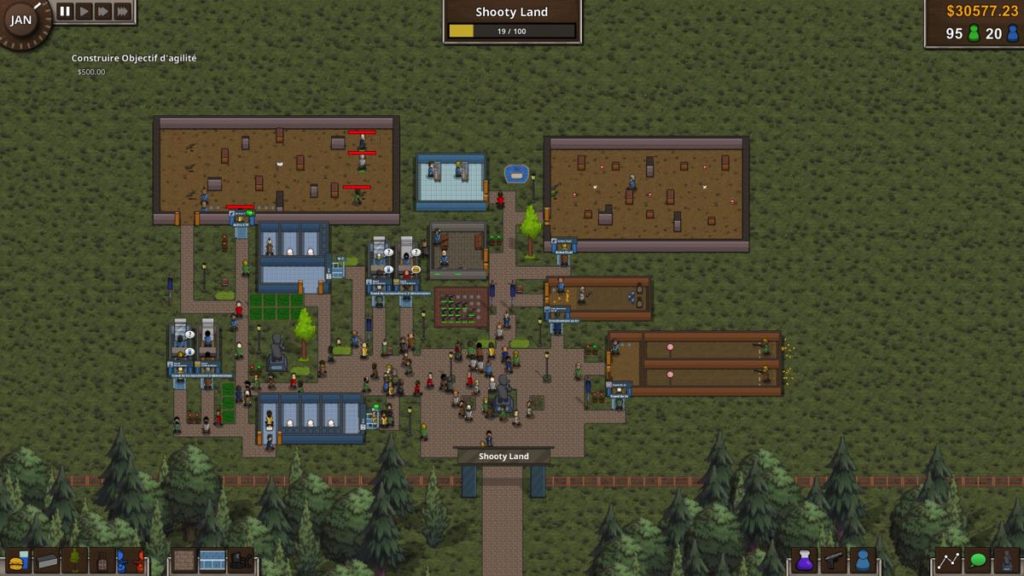This screenshot has width=1024, height=576.
Task: Select the grey building block build tool
Action: [47, 561]
